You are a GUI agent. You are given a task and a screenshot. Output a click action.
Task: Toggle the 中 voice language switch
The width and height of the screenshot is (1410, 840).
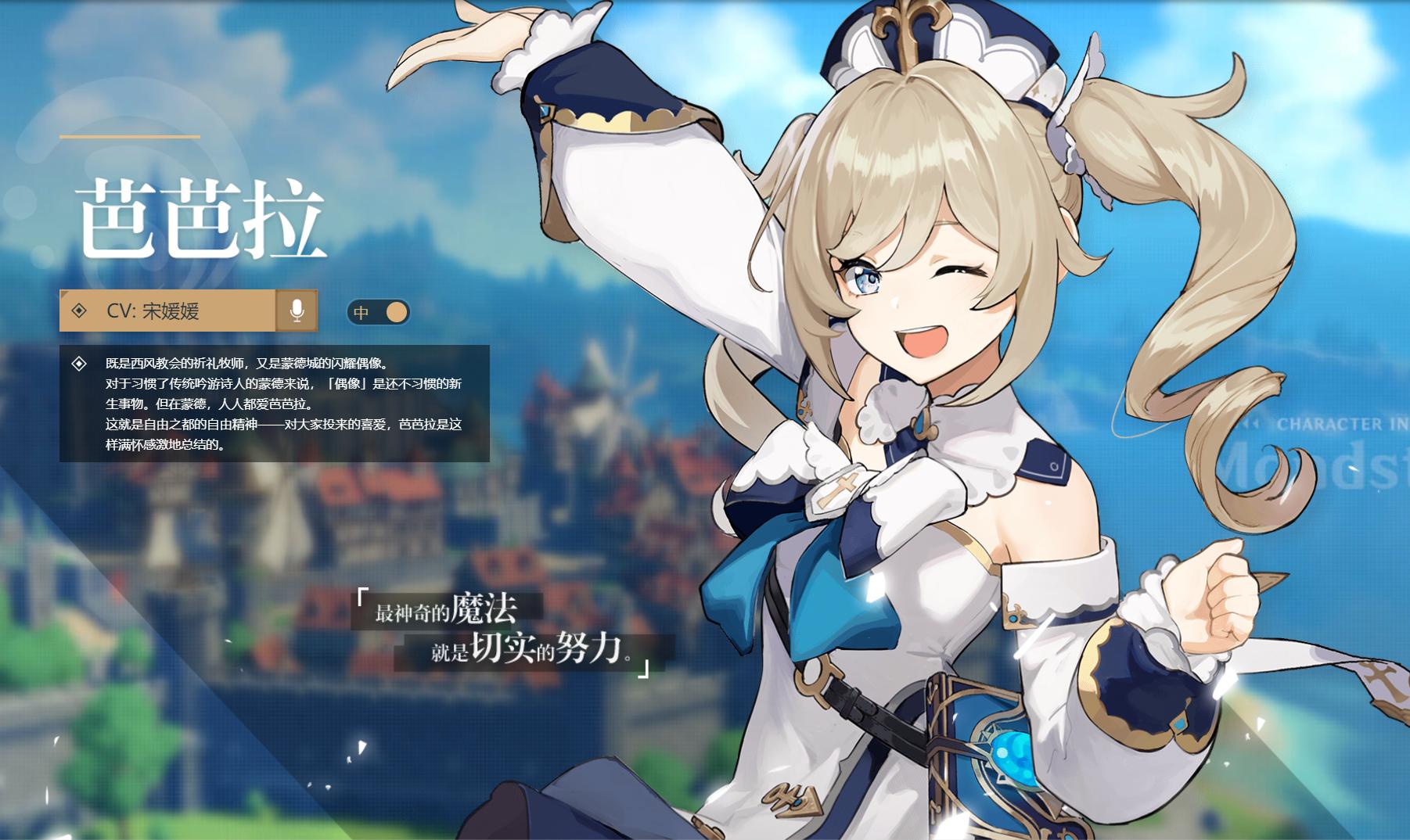(379, 312)
